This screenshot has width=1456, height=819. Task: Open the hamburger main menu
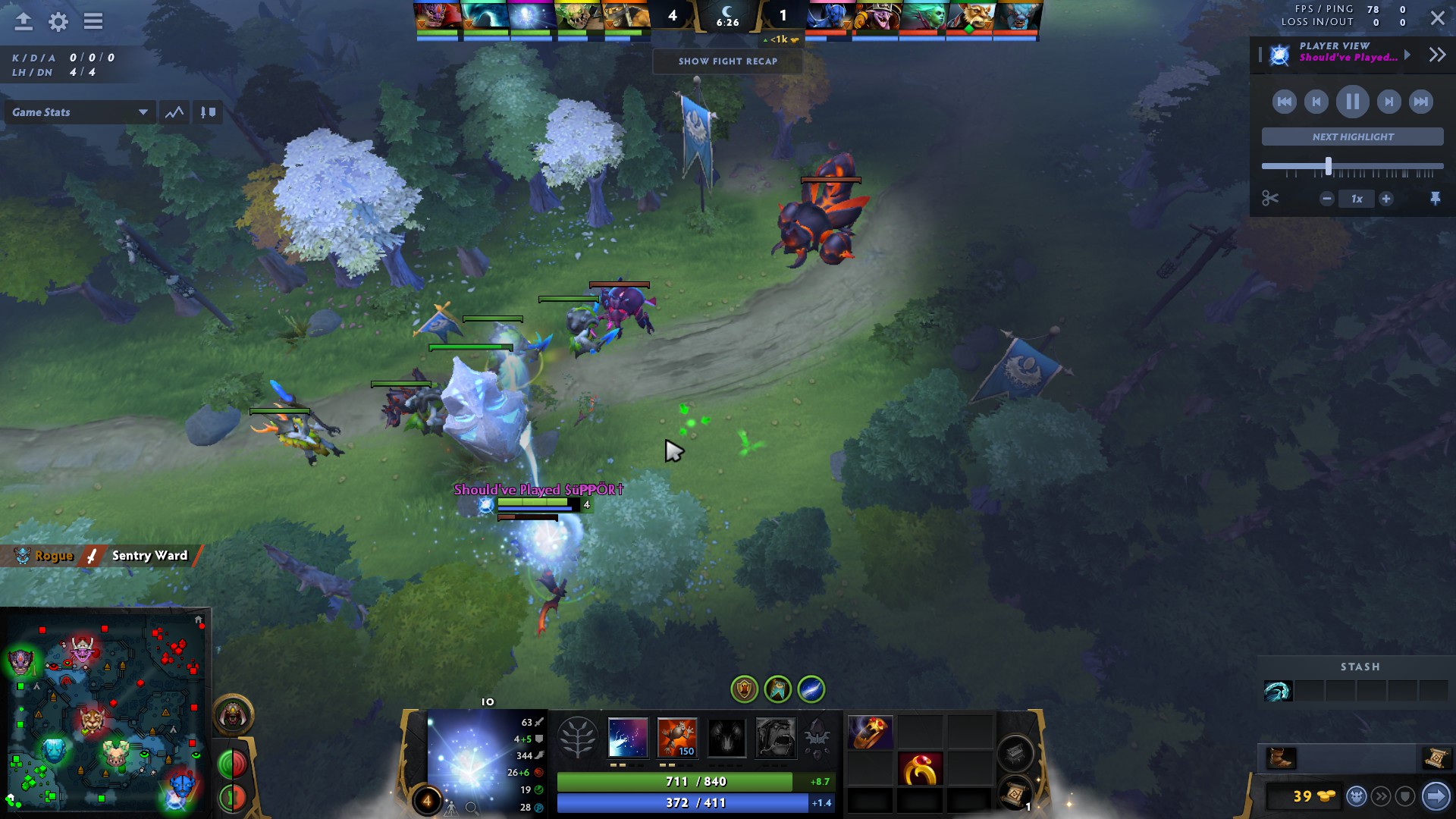(93, 22)
